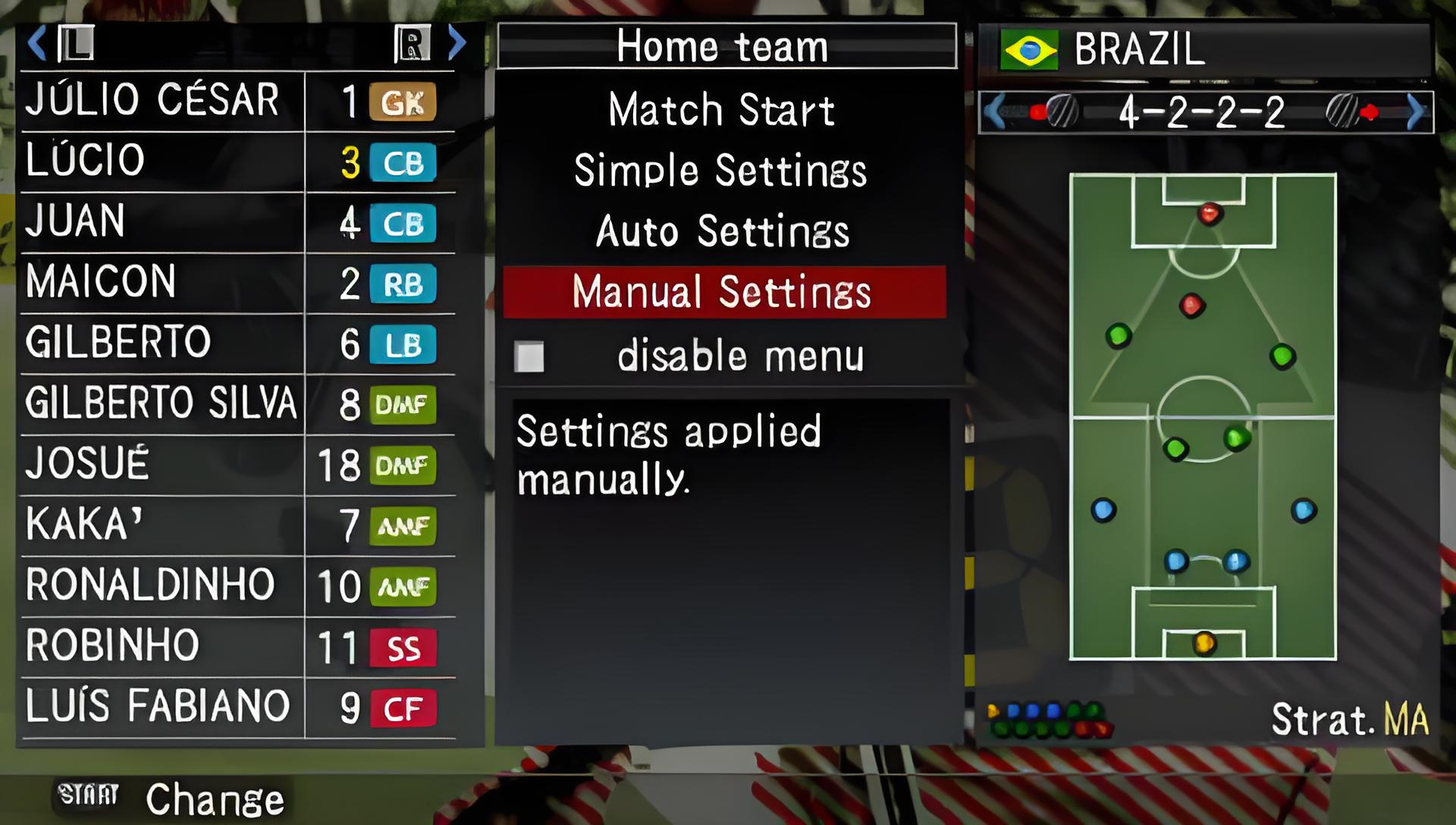Switch to previous formation with left arrow
The width and height of the screenshot is (1456, 825).
(x=995, y=113)
